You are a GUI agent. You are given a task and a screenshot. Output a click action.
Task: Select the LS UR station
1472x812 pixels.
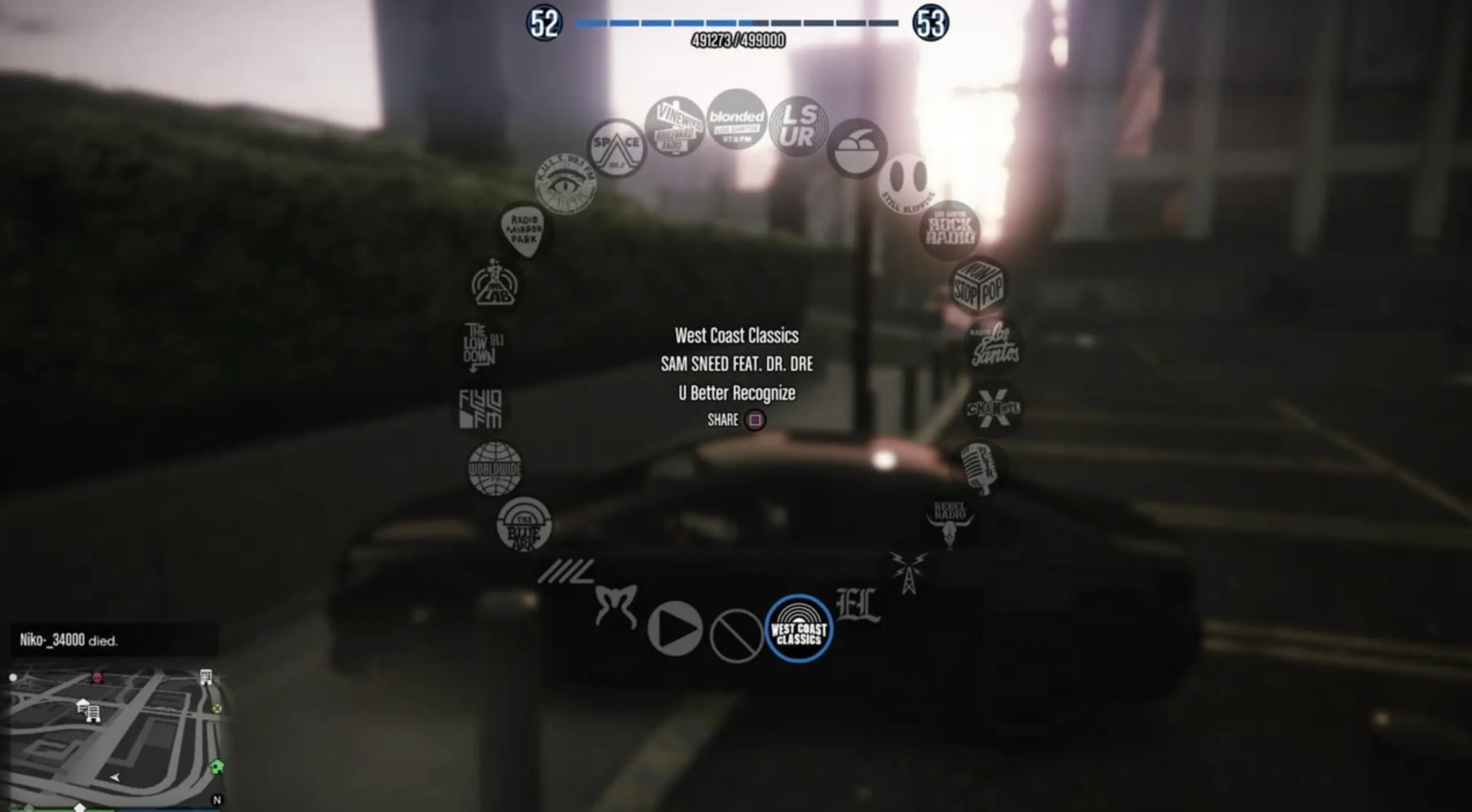[x=799, y=127]
